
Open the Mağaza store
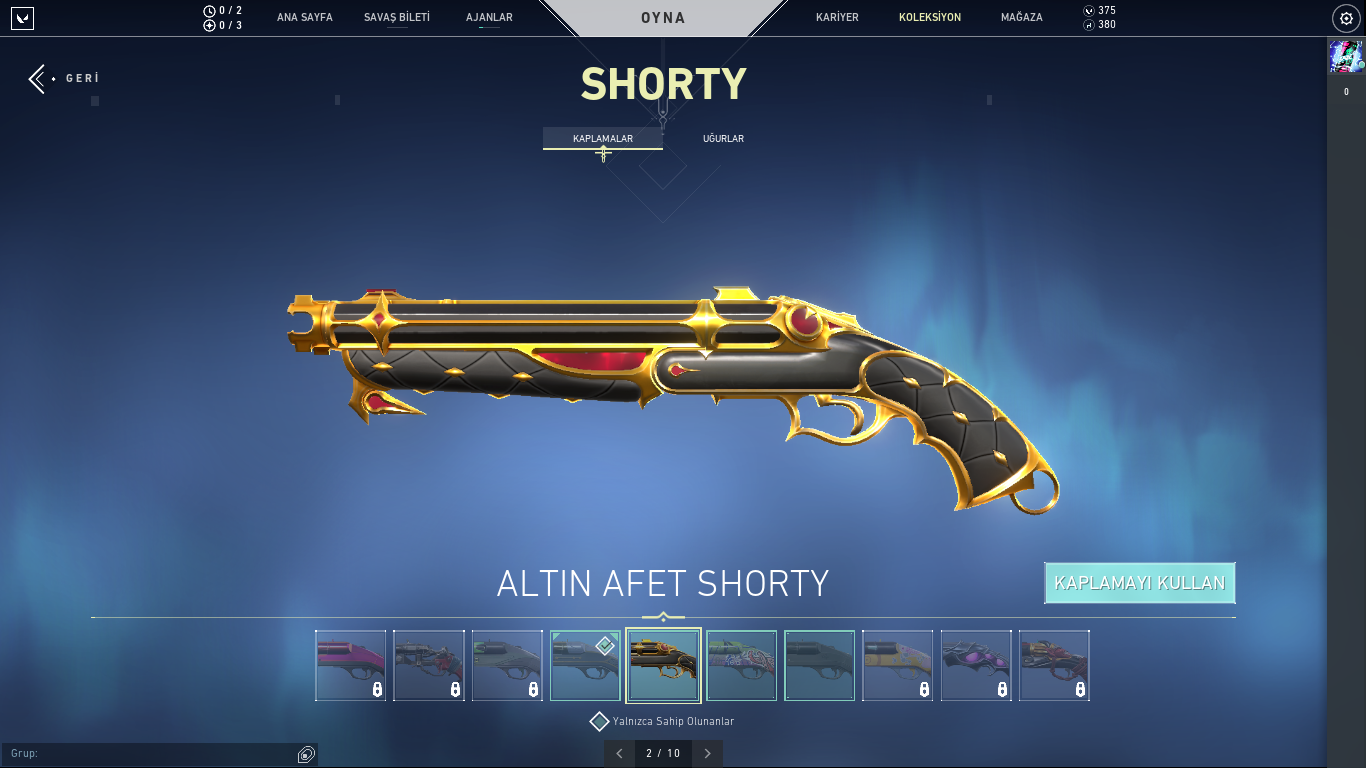(x=1021, y=17)
